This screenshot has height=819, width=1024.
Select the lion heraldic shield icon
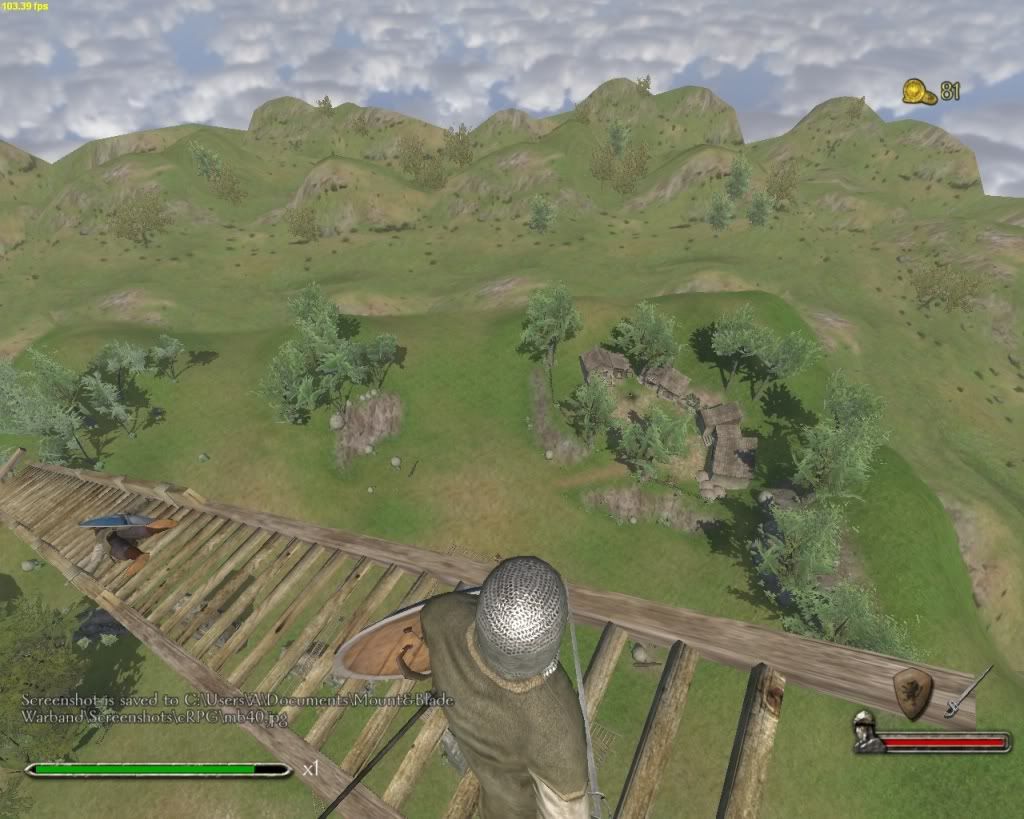tap(912, 692)
